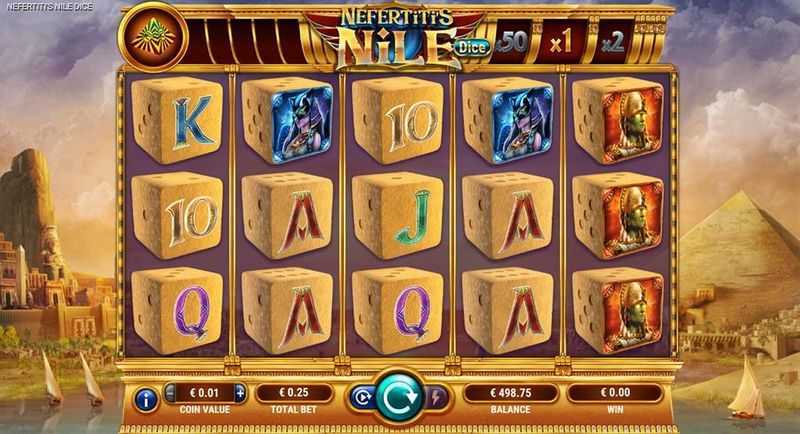The width and height of the screenshot is (800, 434).
Task: Open the info paytable button
Action: click(146, 400)
